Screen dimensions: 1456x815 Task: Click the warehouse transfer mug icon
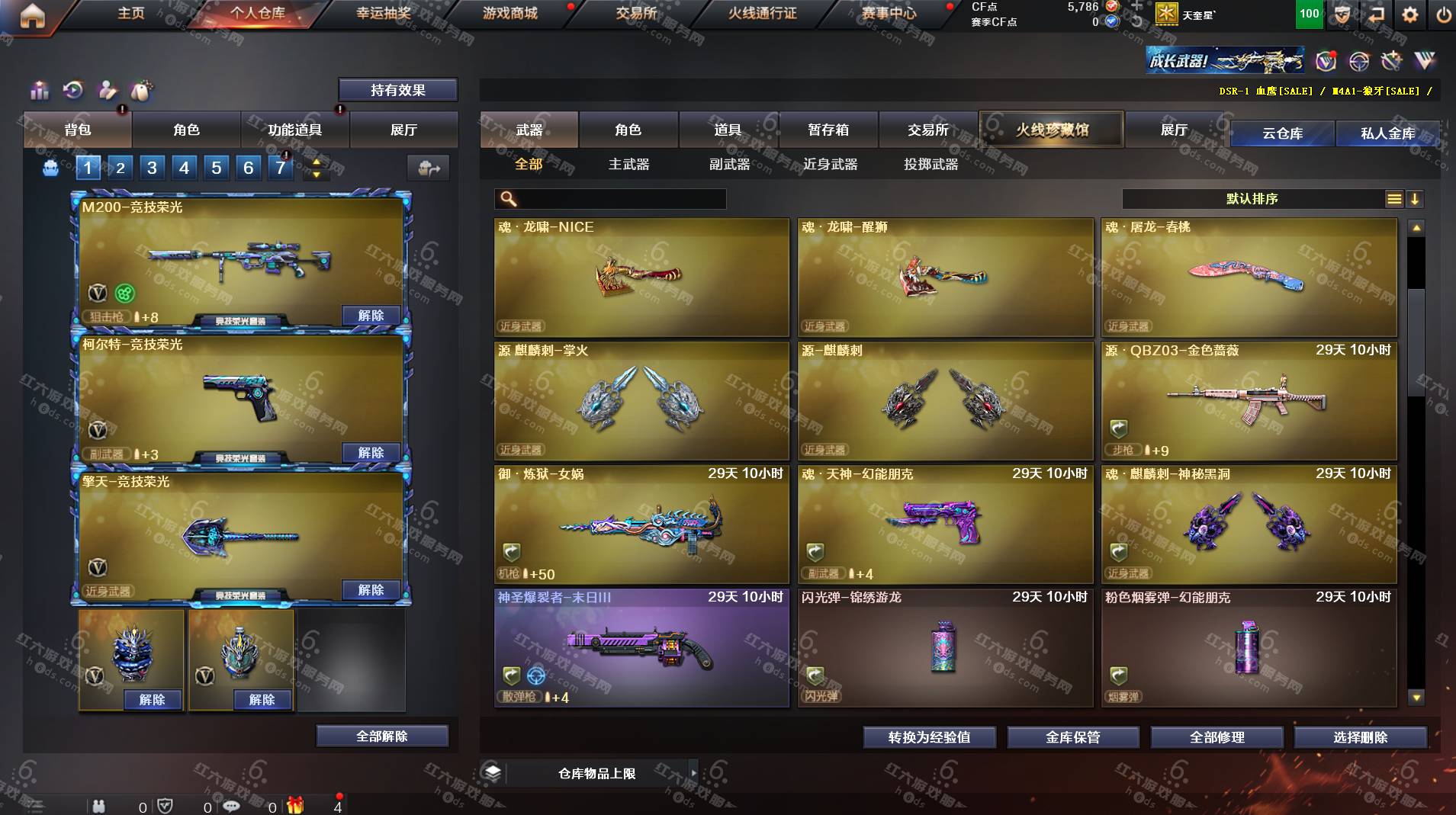coord(429,167)
